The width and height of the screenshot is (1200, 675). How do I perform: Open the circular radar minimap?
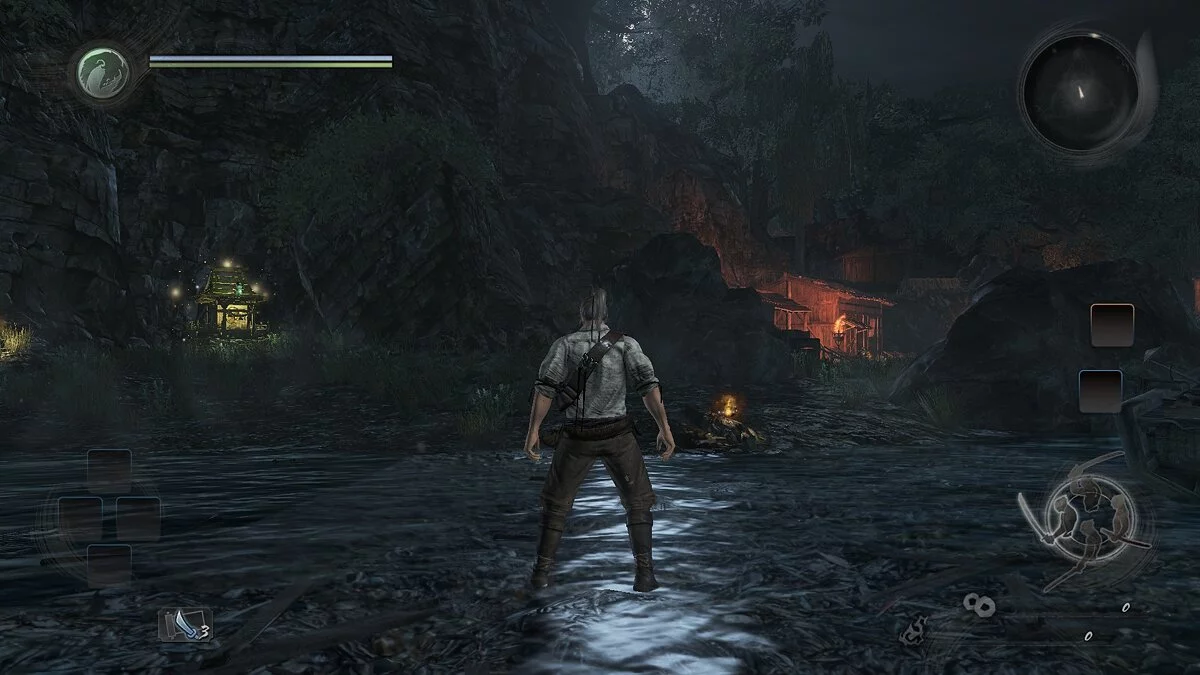pyautogui.click(x=1079, y=92)
